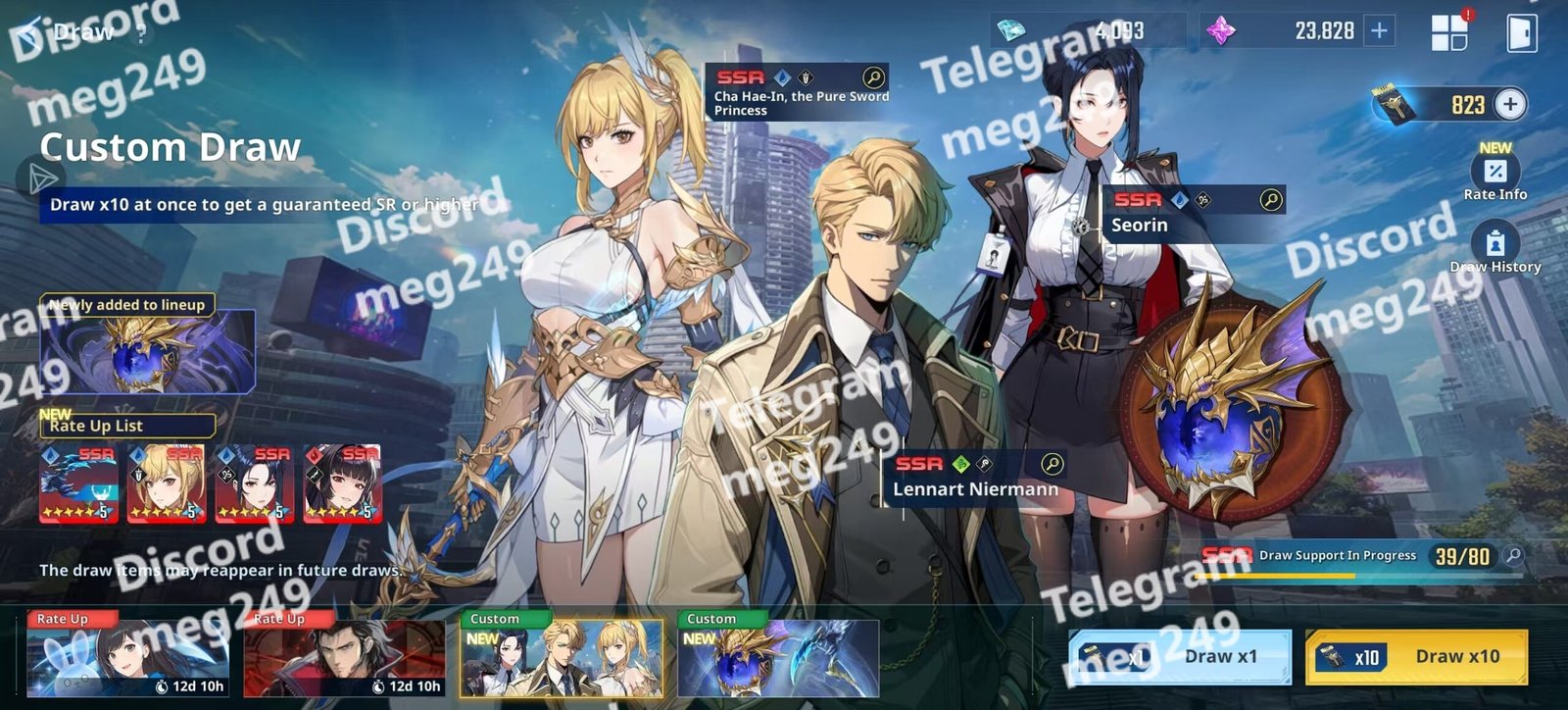Add more purple essence stones

1379,31
